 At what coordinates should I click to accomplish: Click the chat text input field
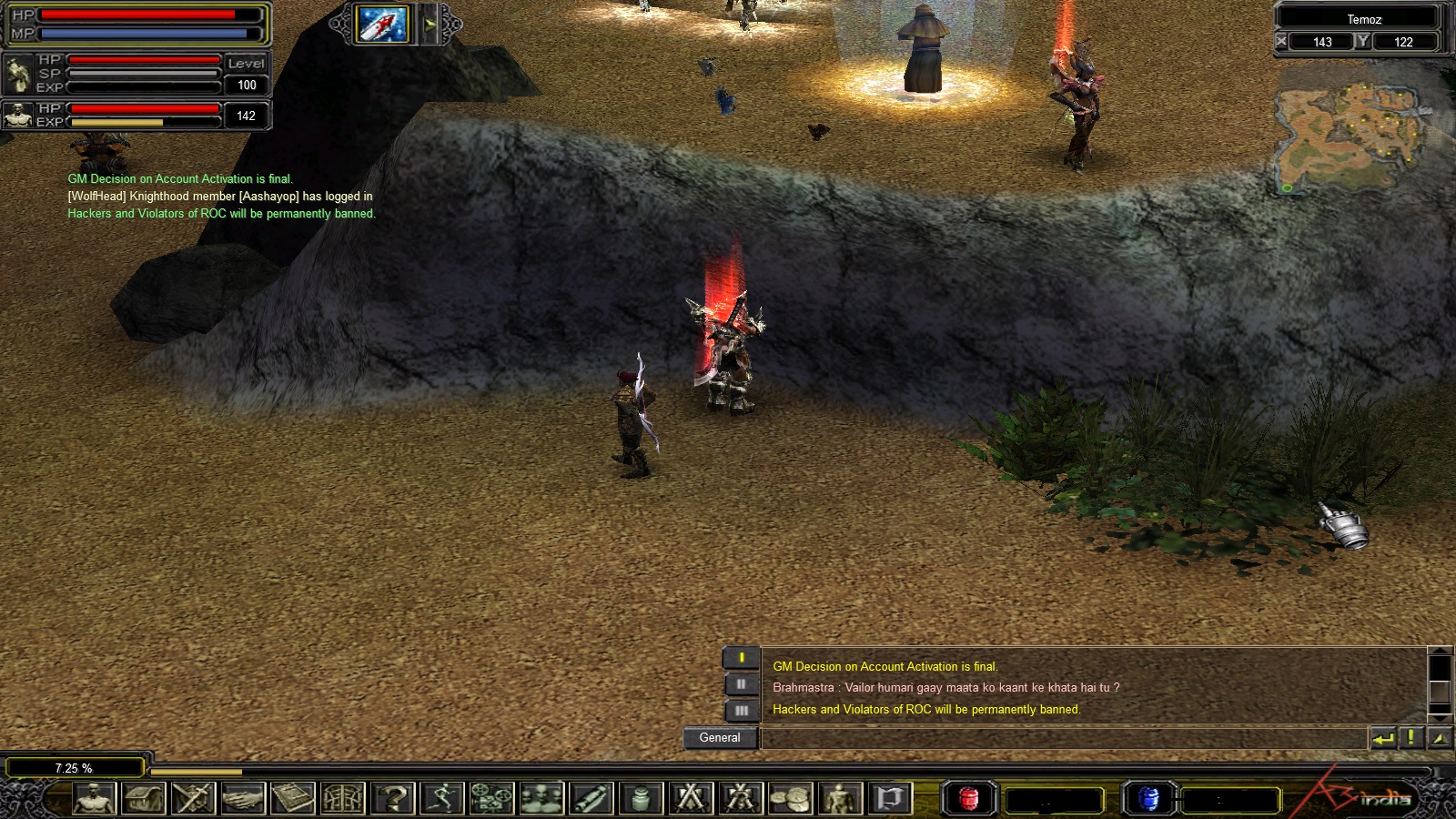[x=1063, y=738]
